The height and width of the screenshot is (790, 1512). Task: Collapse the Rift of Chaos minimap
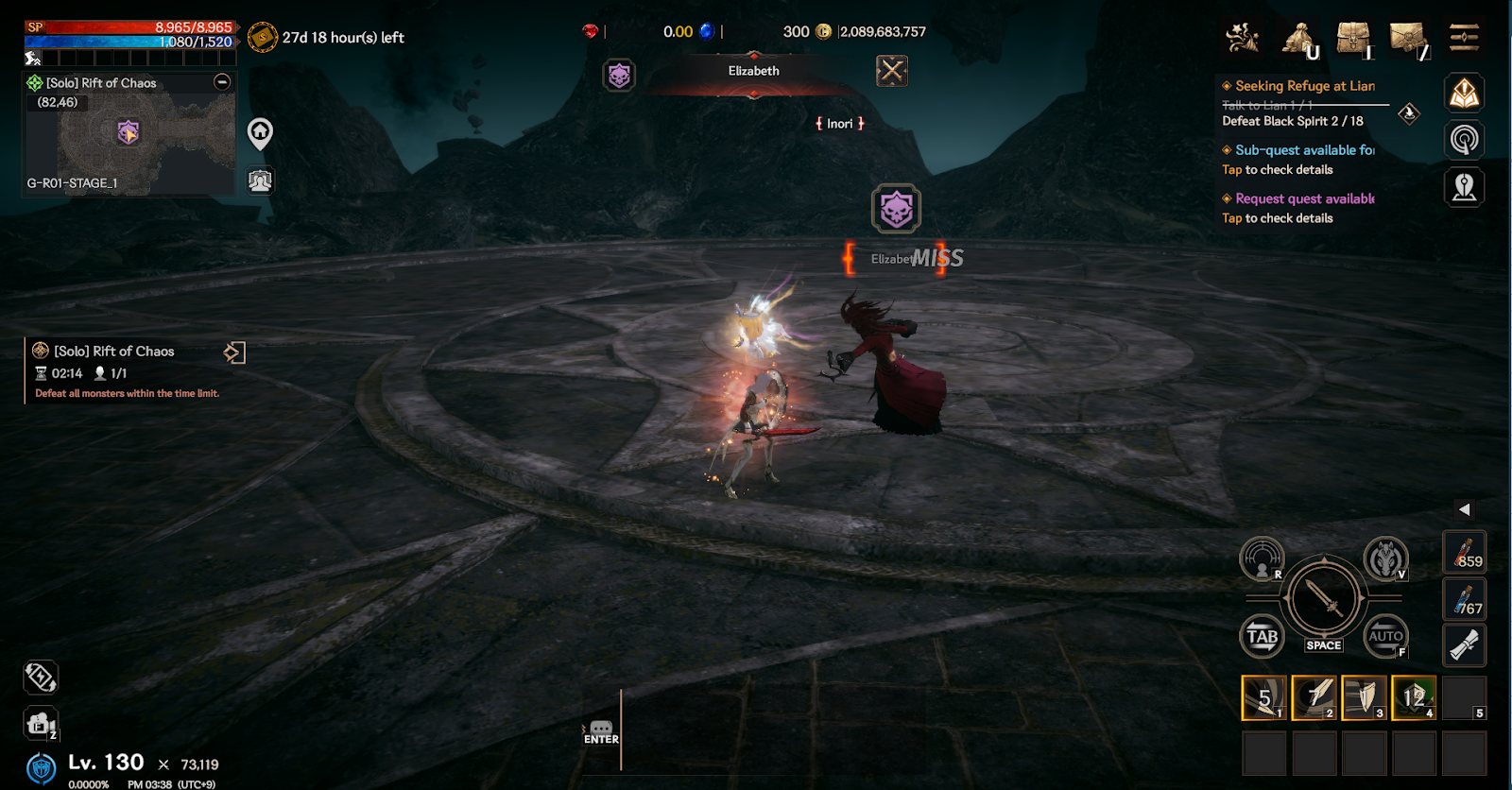click(222, 82)
